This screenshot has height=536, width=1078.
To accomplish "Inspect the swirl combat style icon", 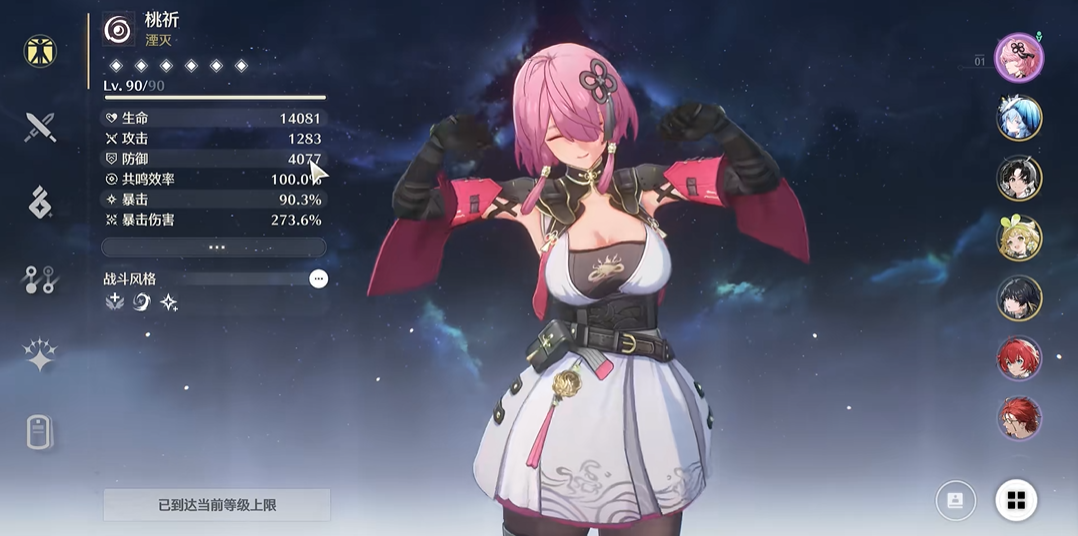I will [x=142, y=302].
